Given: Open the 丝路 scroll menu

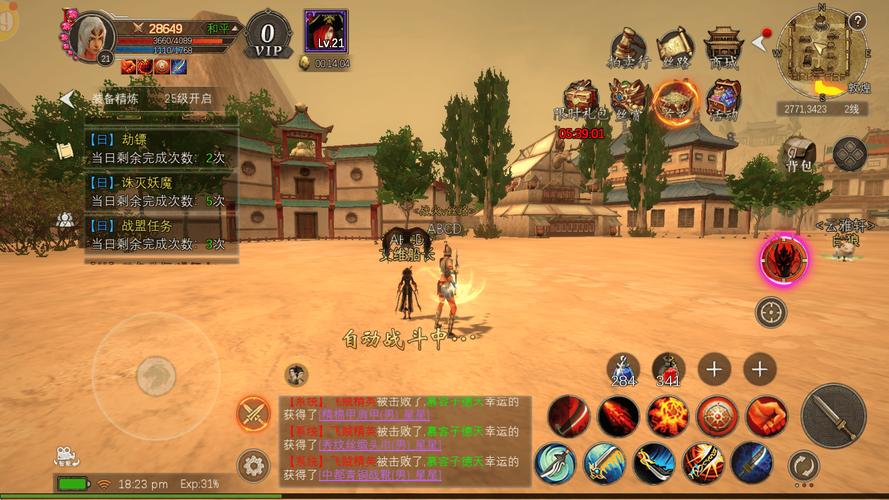Looking at the screenshot, I should click(675, 48).
